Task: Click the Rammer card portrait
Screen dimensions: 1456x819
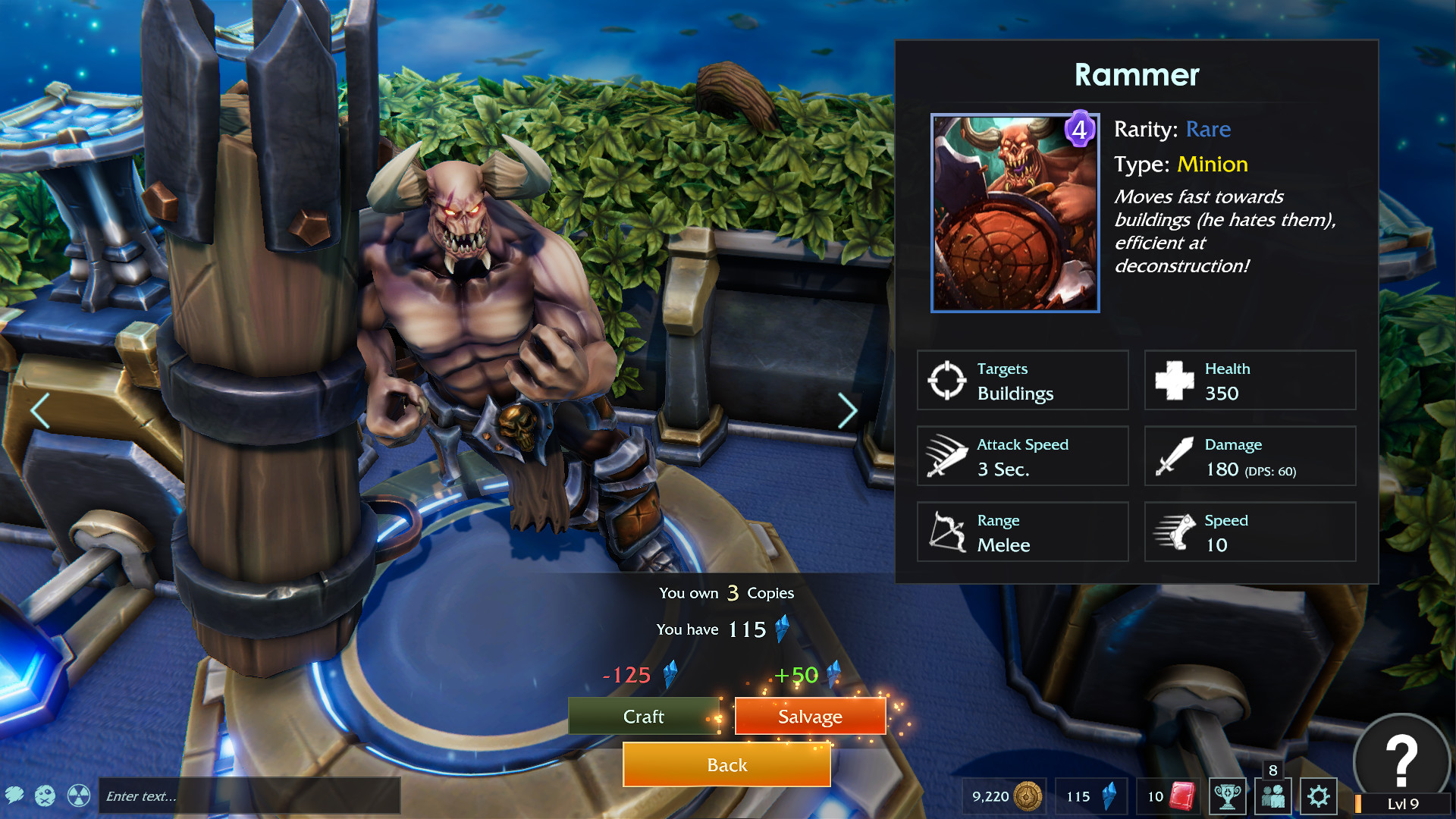Action: point(1015,213)
